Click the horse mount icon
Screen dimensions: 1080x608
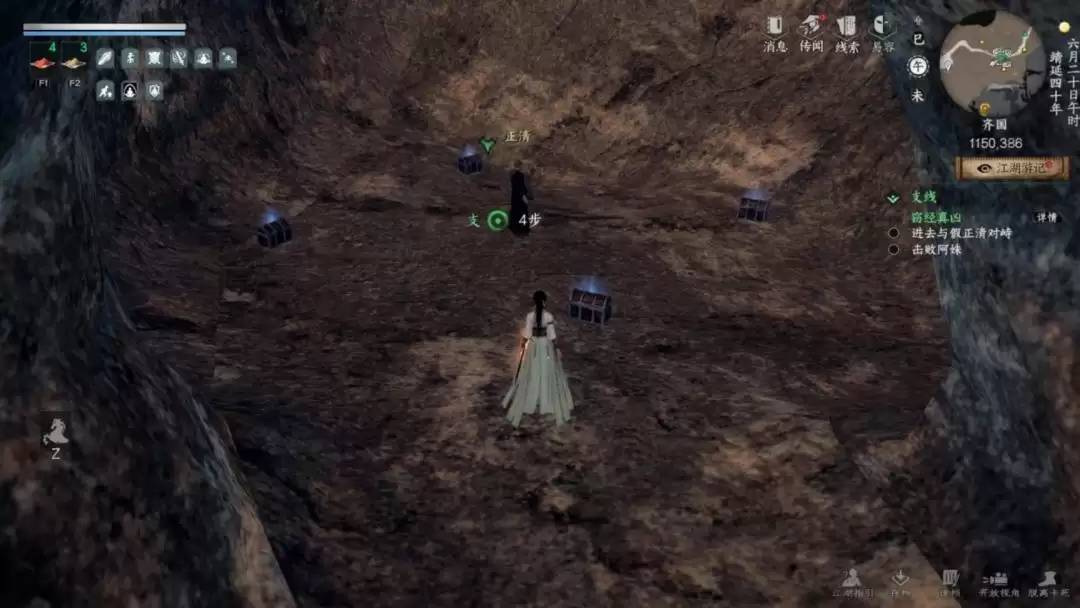tap(55, 431)
